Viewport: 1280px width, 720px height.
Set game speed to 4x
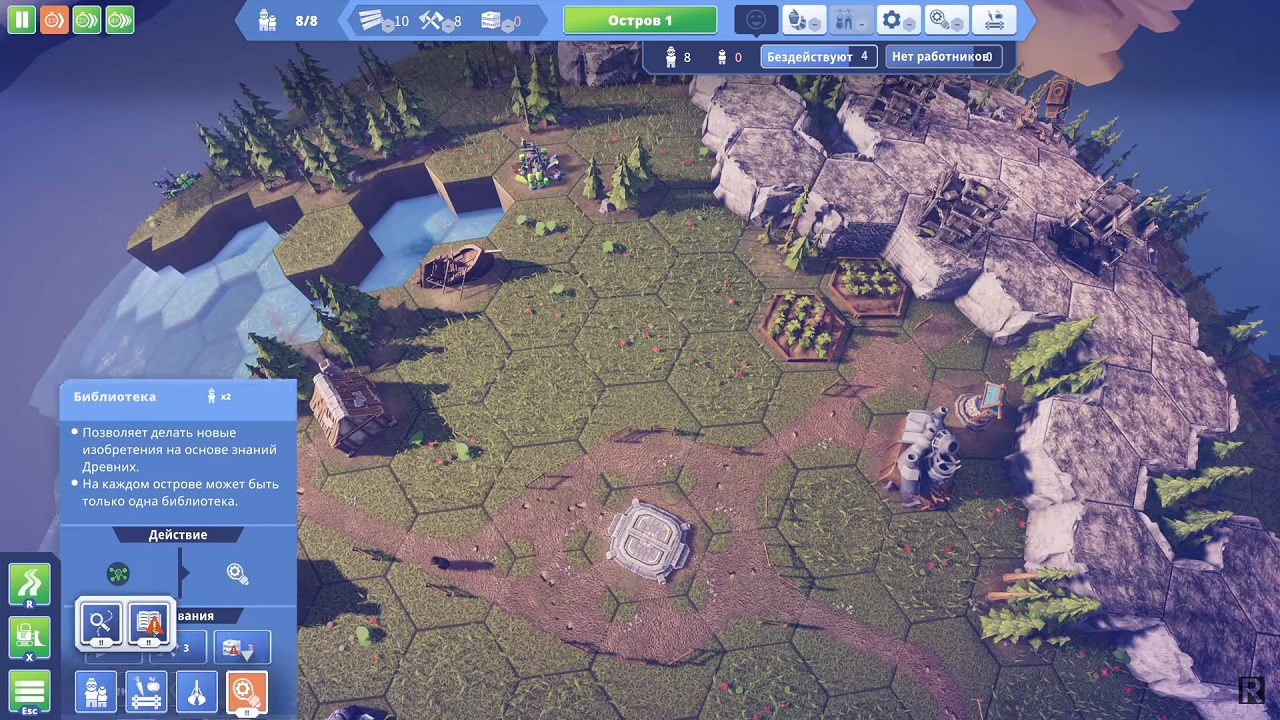click(x=119, y=19)
